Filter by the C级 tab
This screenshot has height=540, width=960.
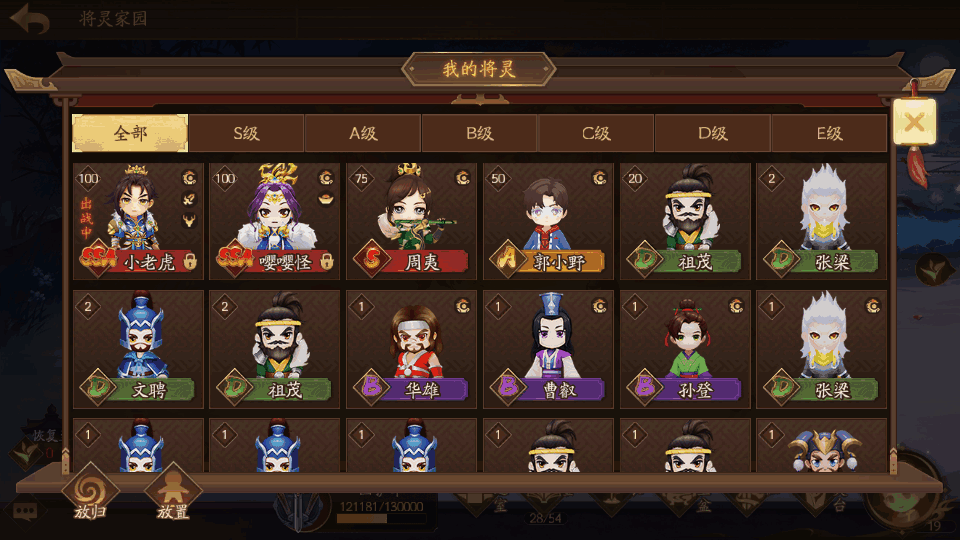point(597,133)
